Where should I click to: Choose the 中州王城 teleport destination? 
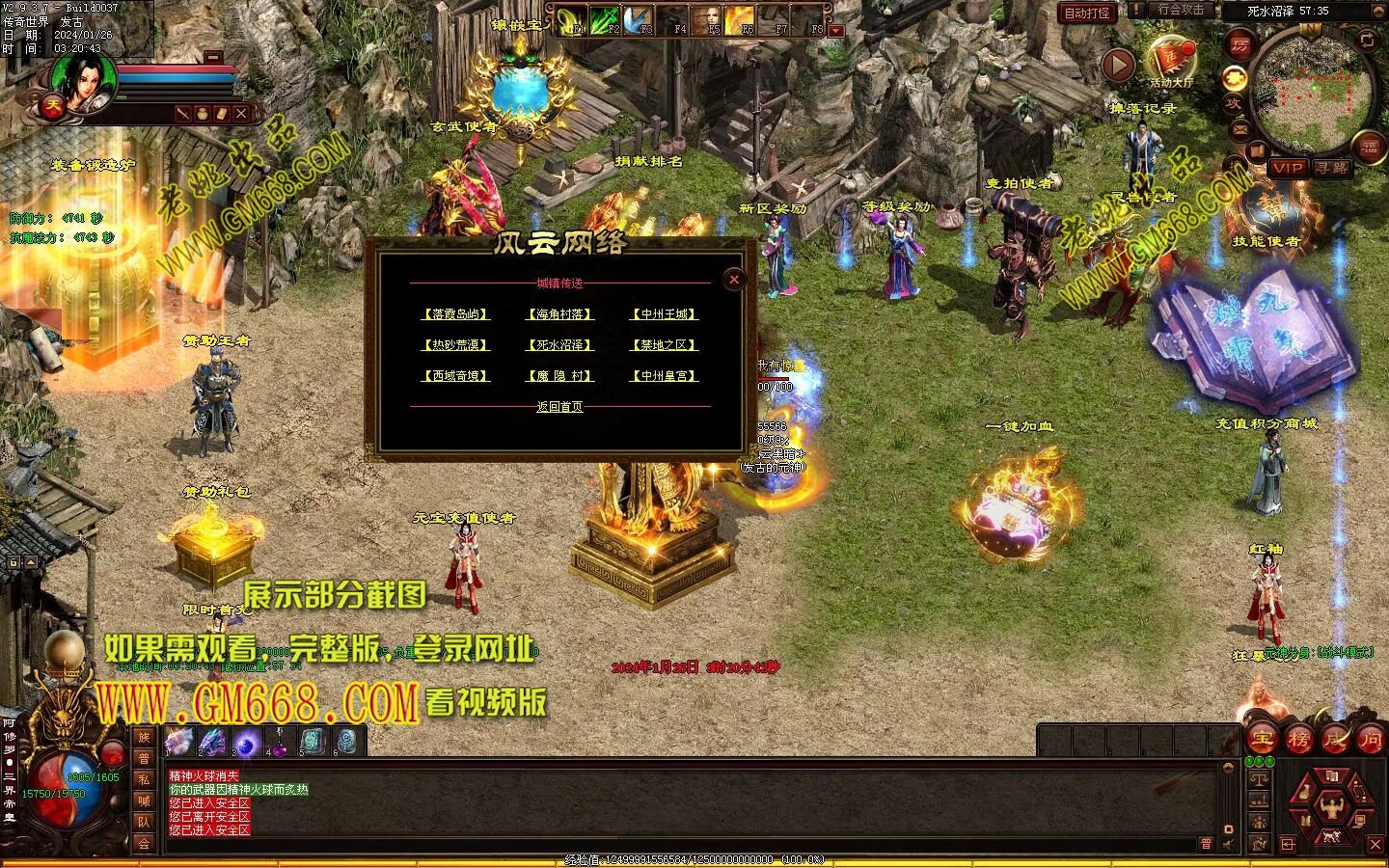click(664, 314)
